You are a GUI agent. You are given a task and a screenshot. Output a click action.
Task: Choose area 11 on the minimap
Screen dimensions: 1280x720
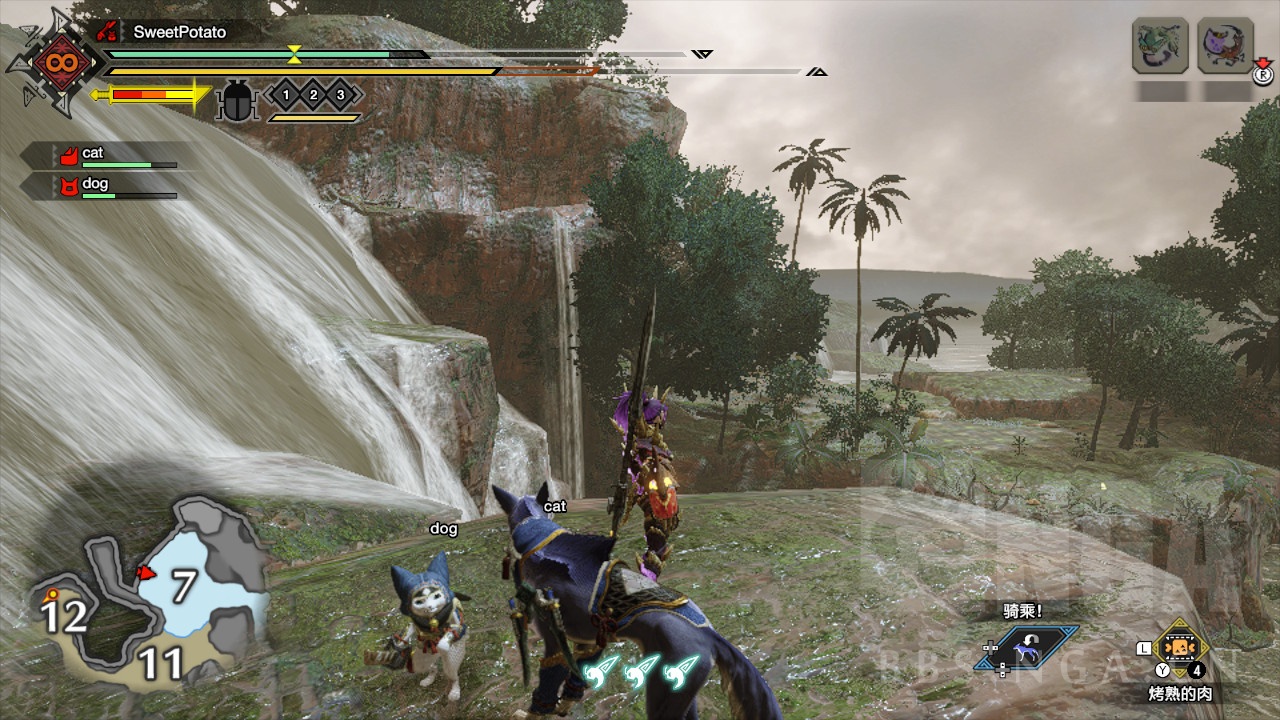coord(160,662)
